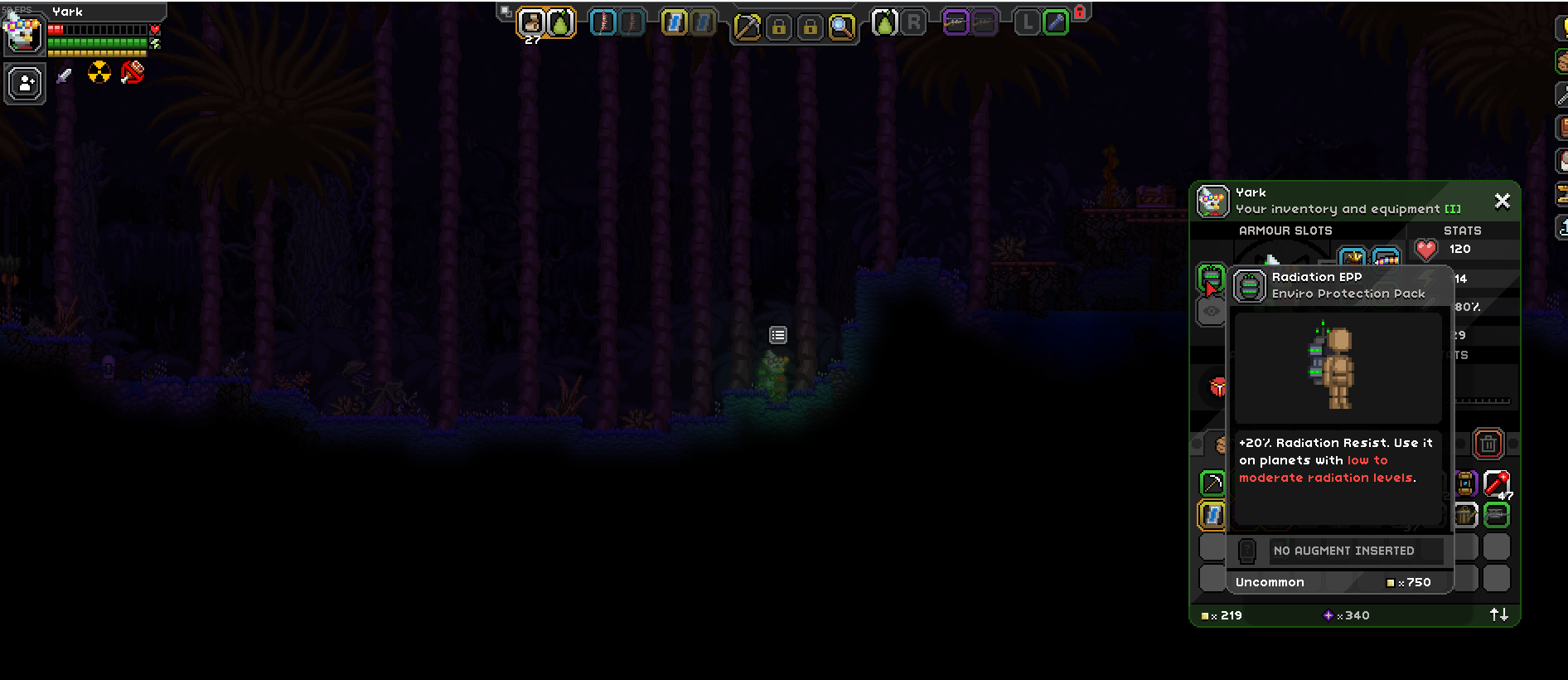Image resolution: width=1568 pixels, height=680 pixels.
Task: Open the invite player icon under the portrait
Action: pos(24,82)
